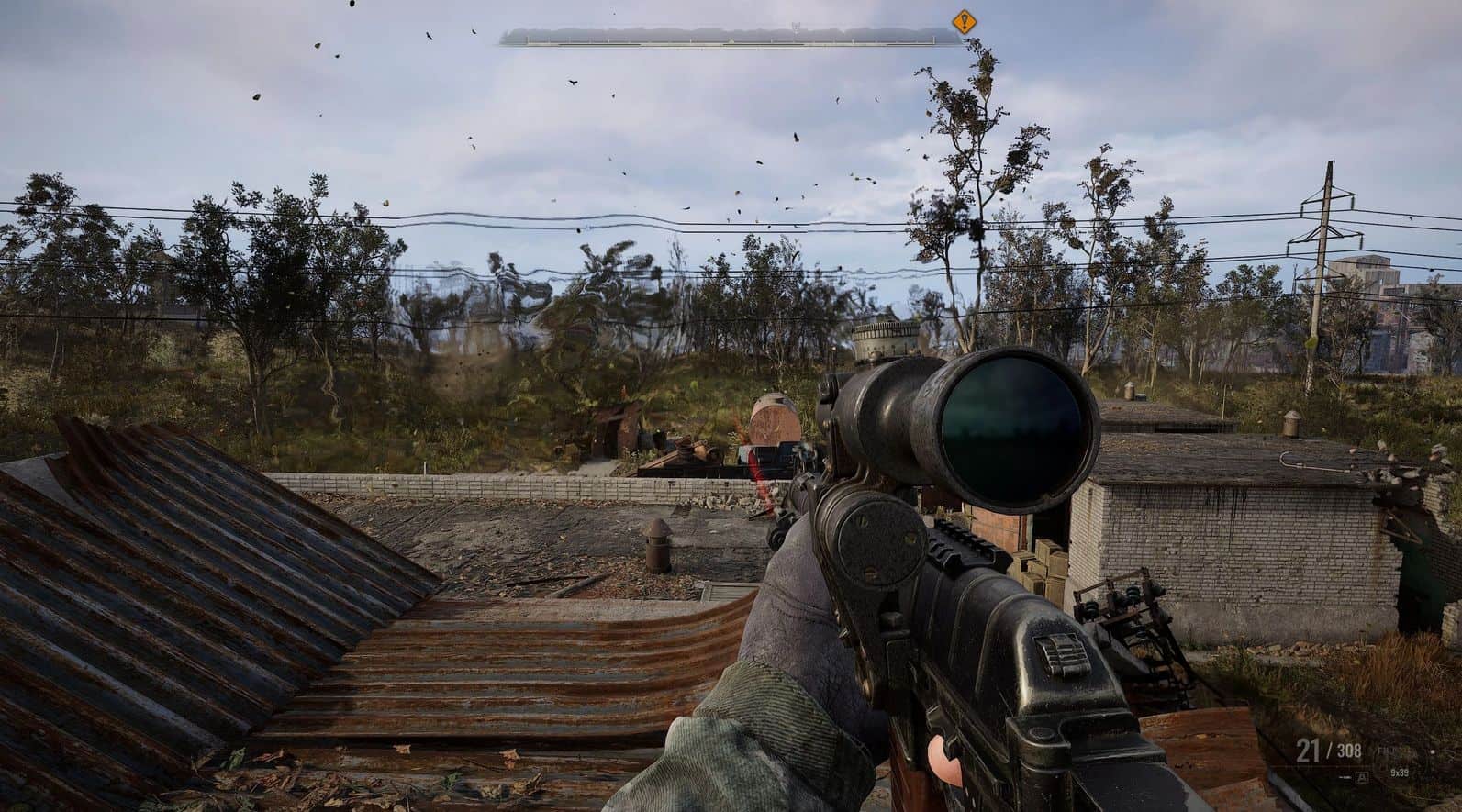This screenshot has width=1462, height=812.
Task: Click the orange quest marker icon
Action: click(963, 21)
